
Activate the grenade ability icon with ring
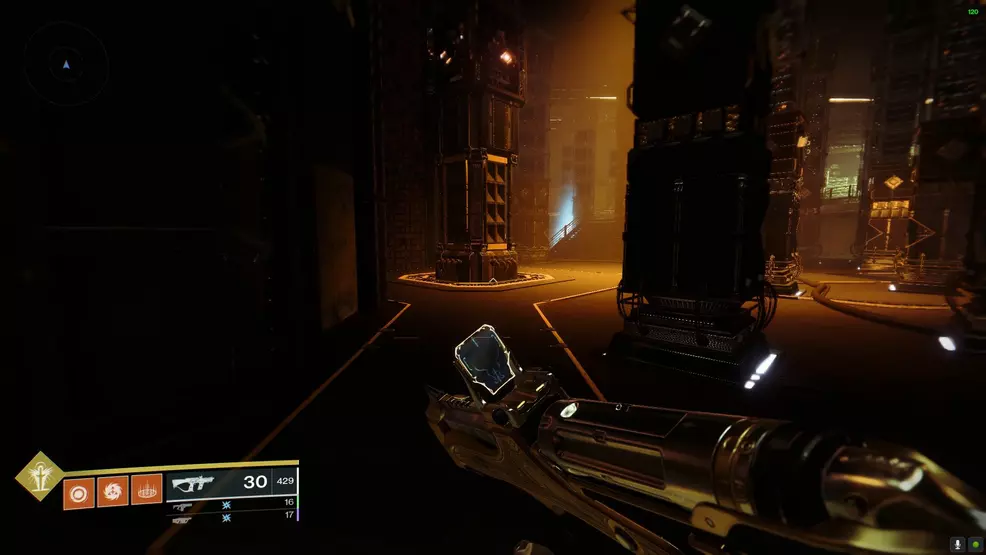79,492
